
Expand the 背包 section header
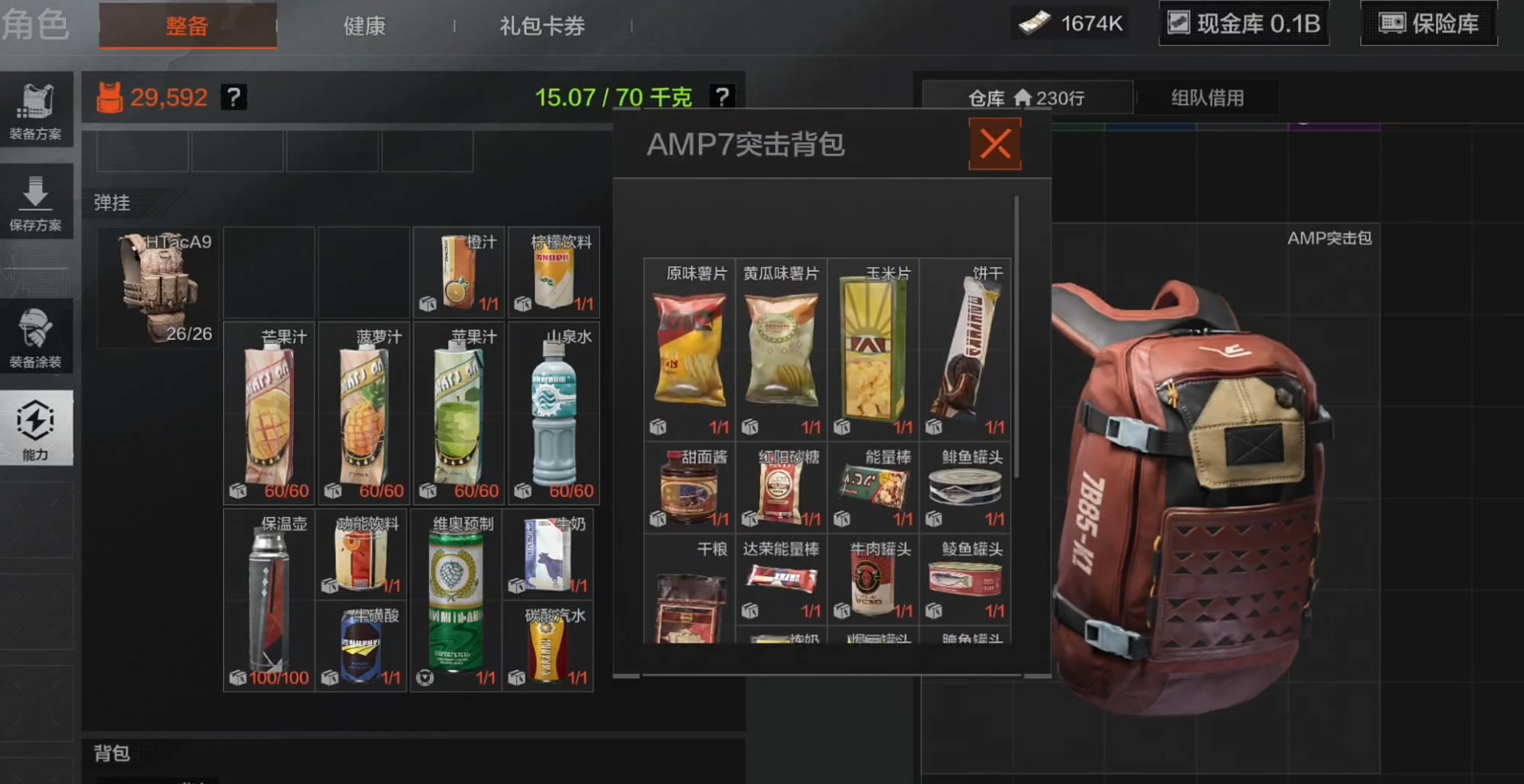pos(113,755)
